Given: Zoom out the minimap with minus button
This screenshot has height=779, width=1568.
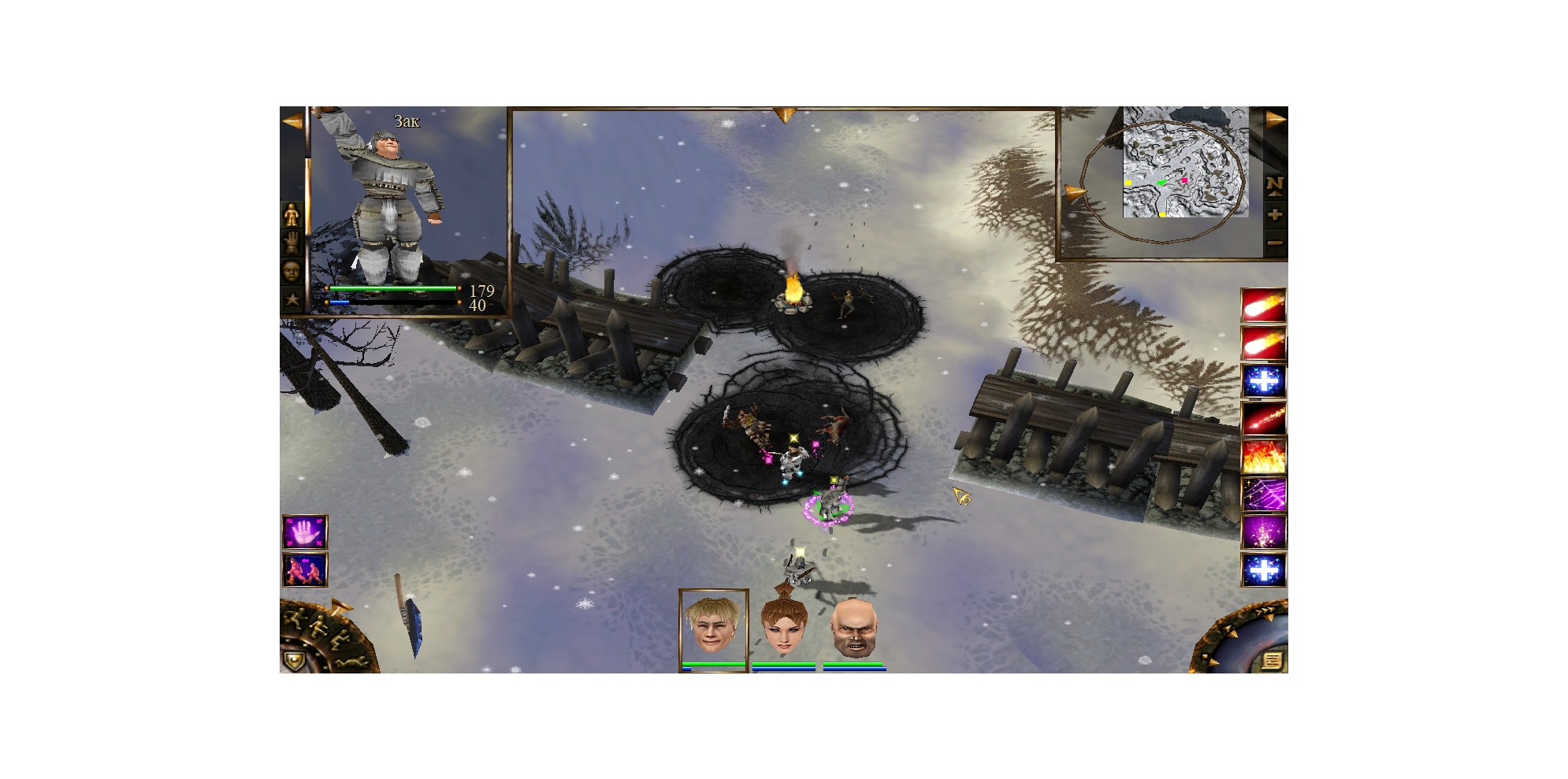Looking at the screenshot, I should tap(1274, 243).
